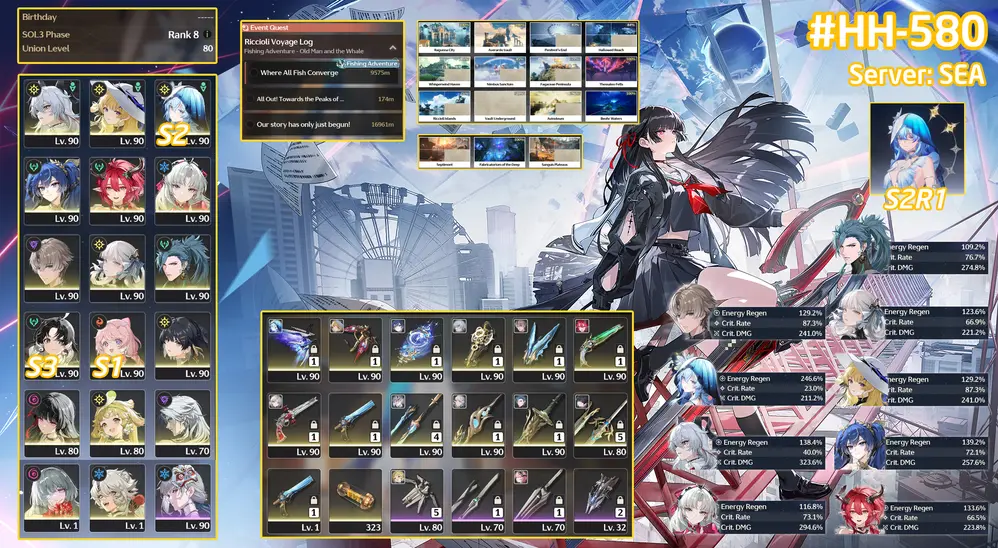This screenshot has width=998, height=548.
Task: Choose the Fabricatorium of the Deep thumbnail
Action: coord(500,152)
